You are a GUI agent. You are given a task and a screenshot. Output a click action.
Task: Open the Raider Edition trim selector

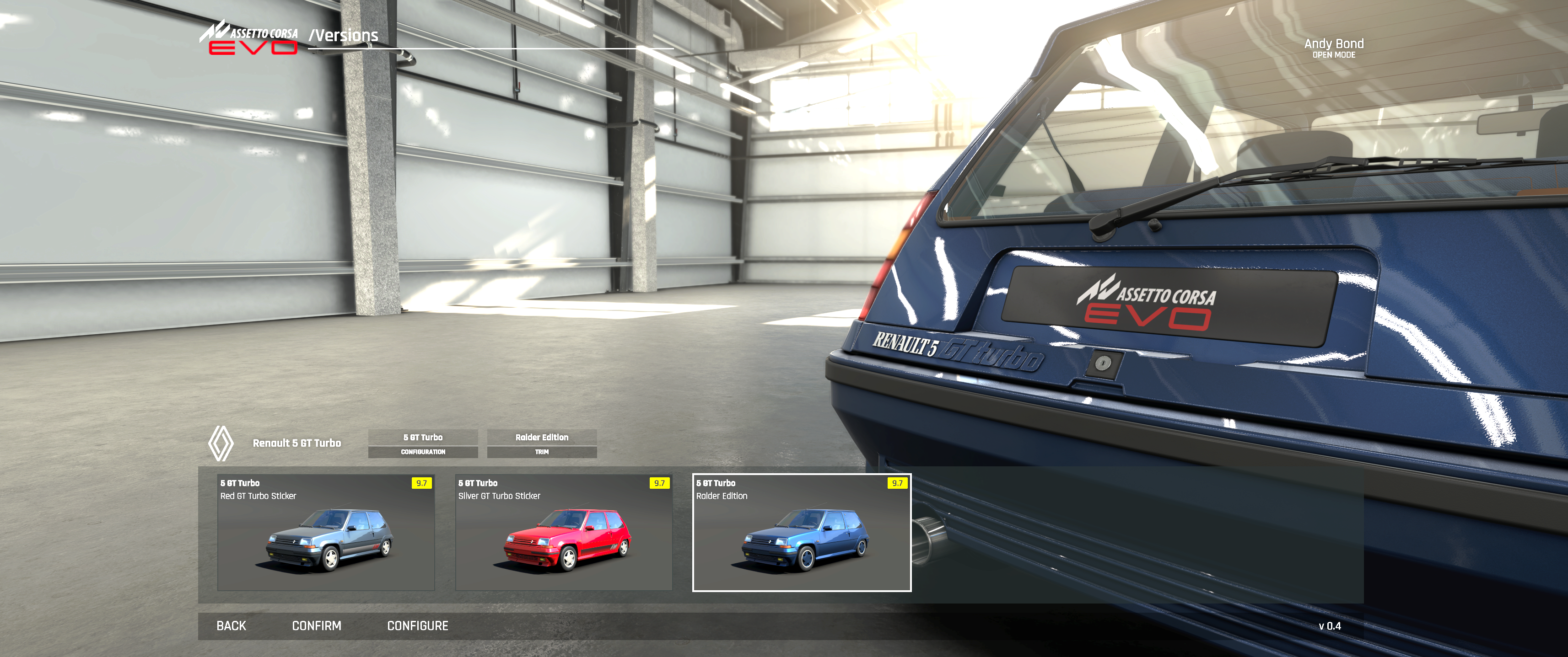[x=541, y=443]
